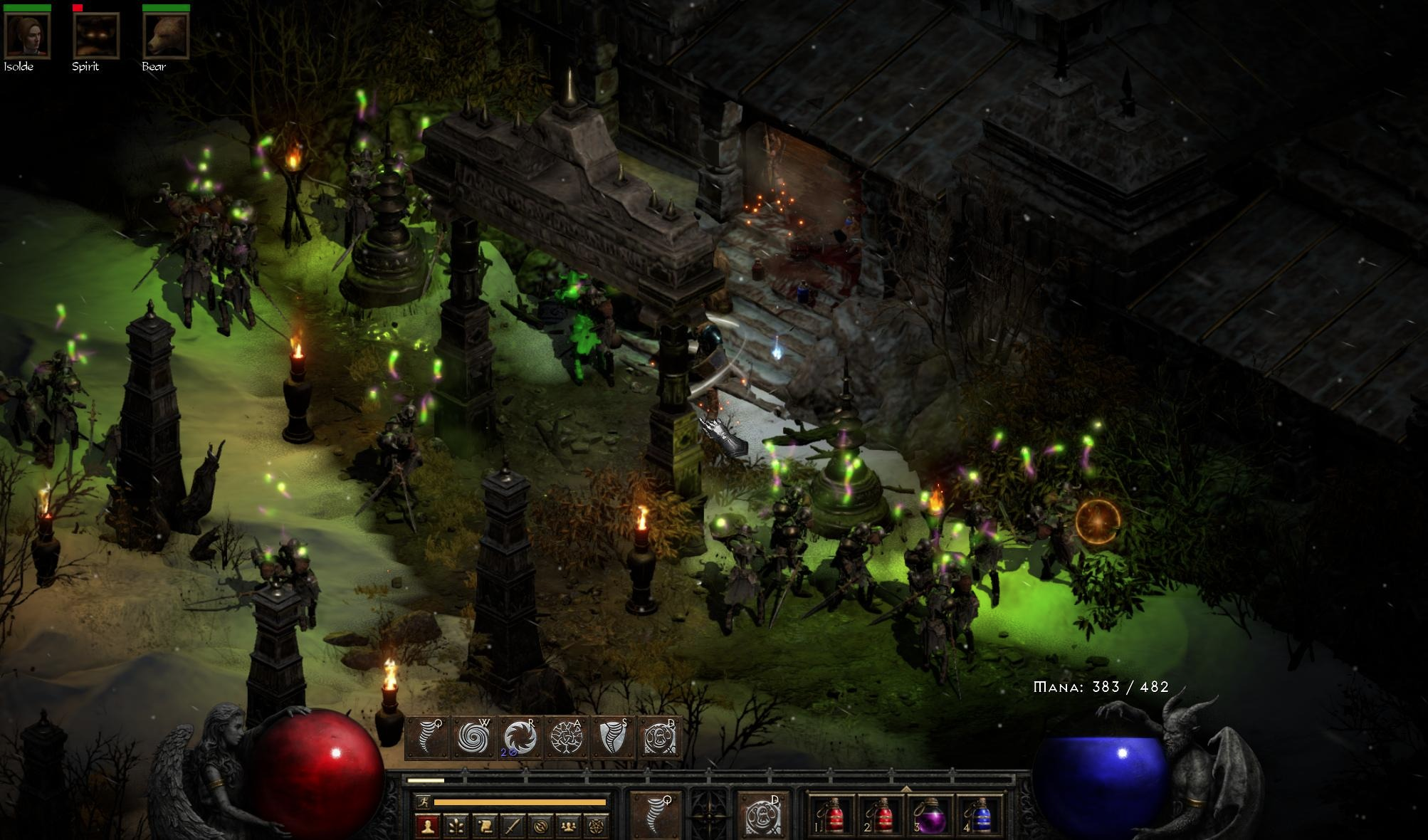Screen dimensions: 1428x840
Task: Select the Spirit summon portrait
Action: click(96, 35)
